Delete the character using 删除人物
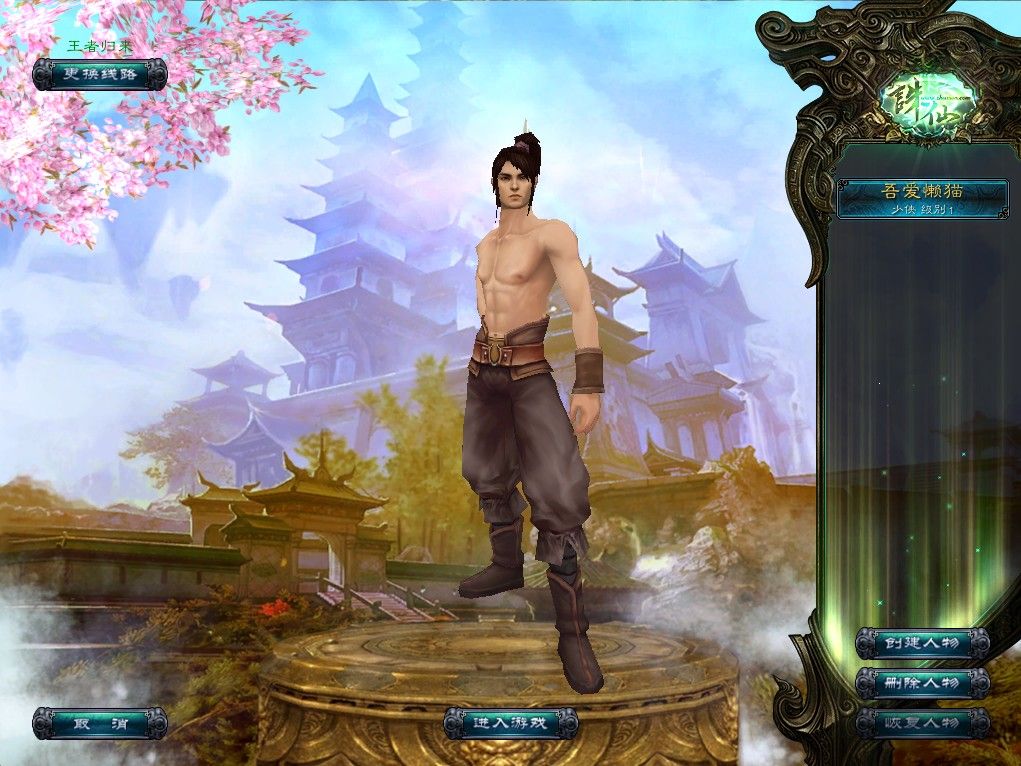The image size is (1021, 766). click(922, 683)
